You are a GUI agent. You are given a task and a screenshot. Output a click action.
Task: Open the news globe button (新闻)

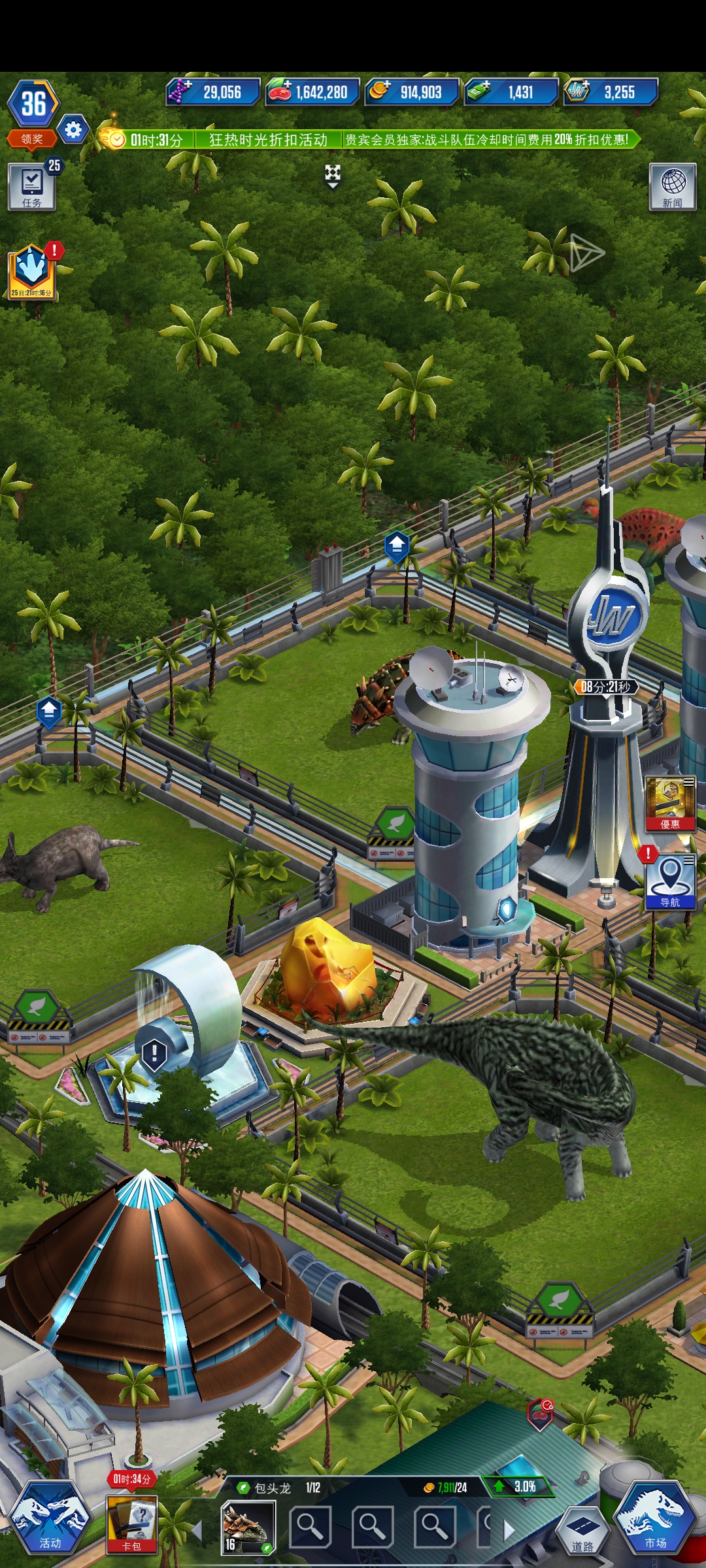coord(672,187)
